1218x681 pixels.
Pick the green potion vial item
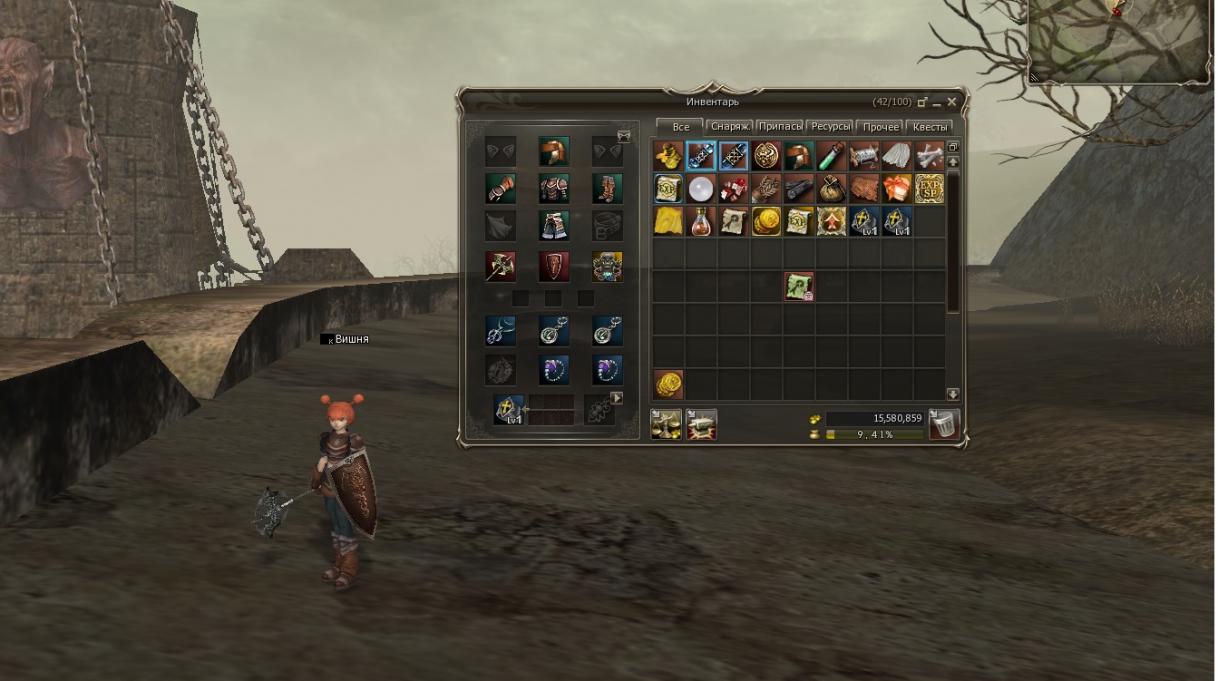831,156
